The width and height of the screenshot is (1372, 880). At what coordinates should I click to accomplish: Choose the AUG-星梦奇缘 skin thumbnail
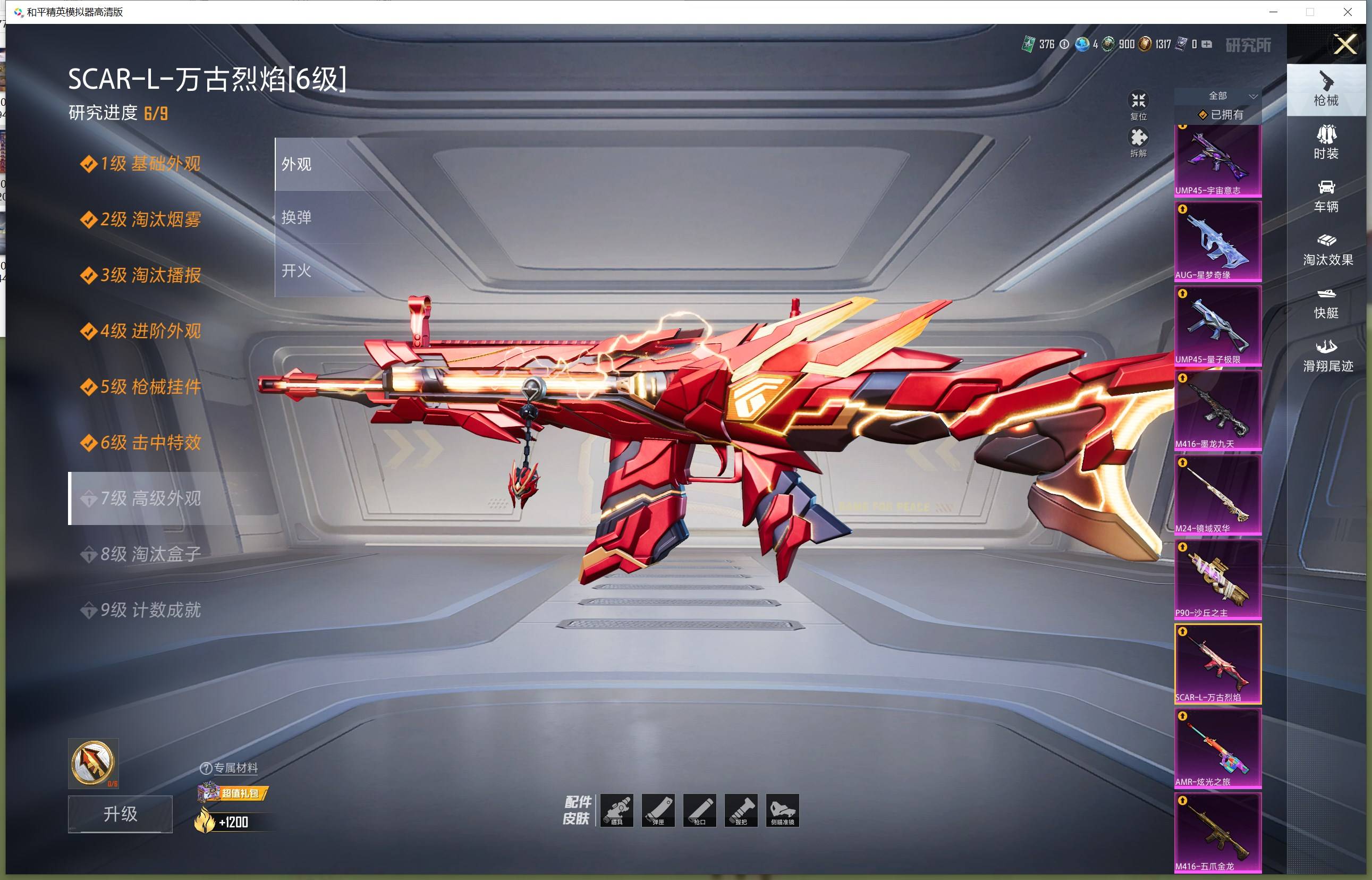point(1217,241)
